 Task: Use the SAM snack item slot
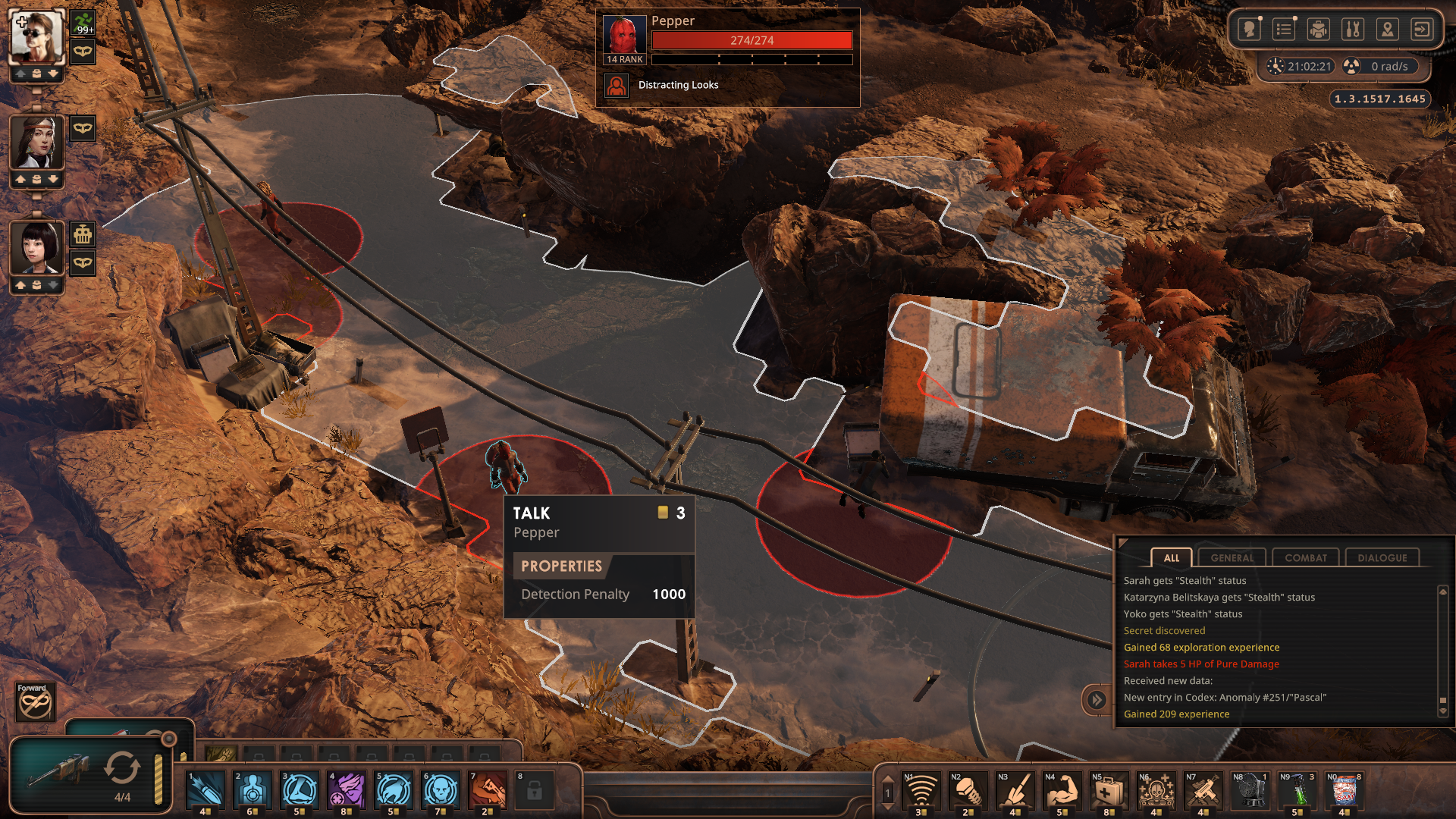pos(1345,791)
